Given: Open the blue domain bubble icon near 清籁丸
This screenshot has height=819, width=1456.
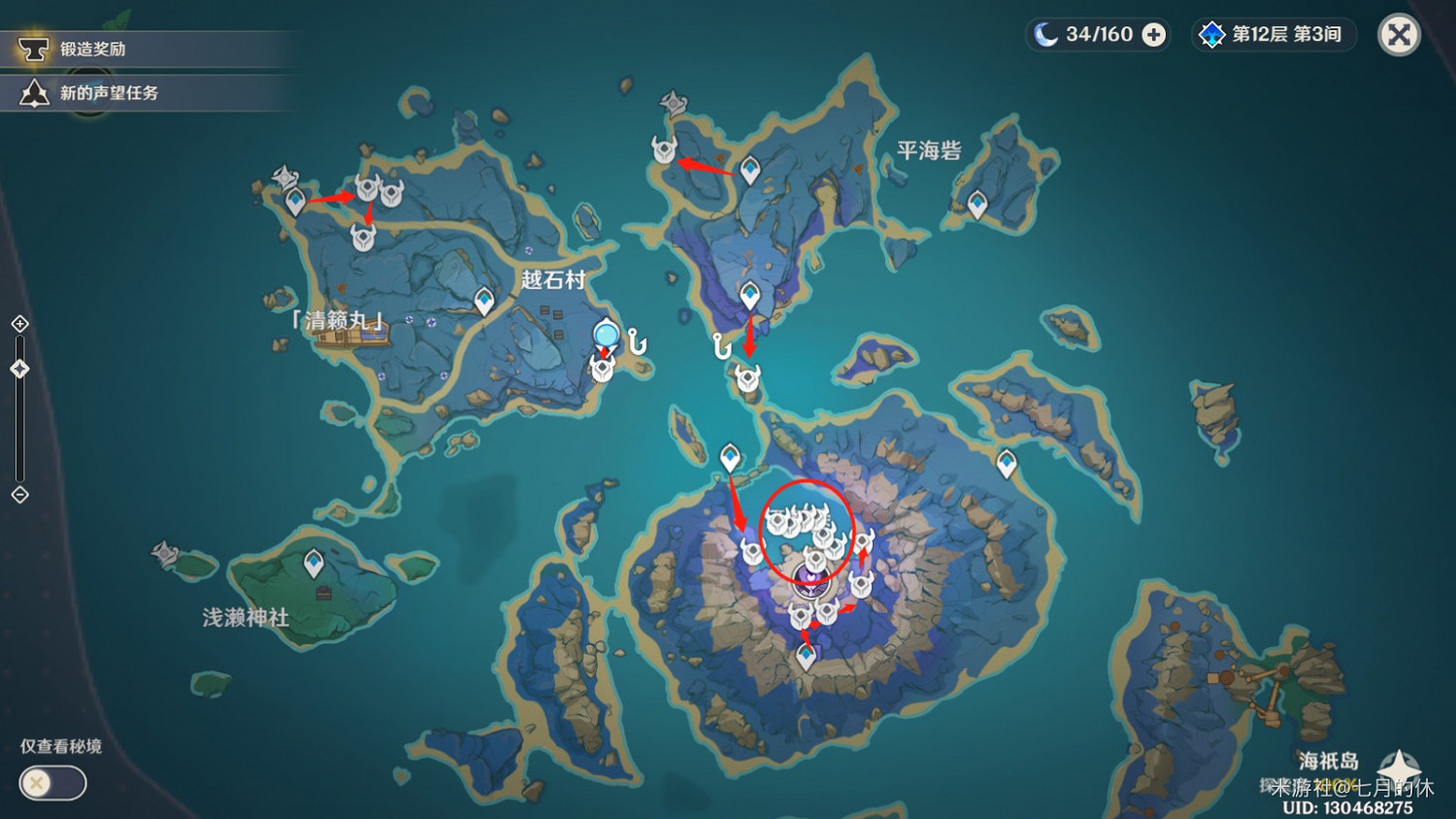Looking at the screenshot, I should pos(606,333).
